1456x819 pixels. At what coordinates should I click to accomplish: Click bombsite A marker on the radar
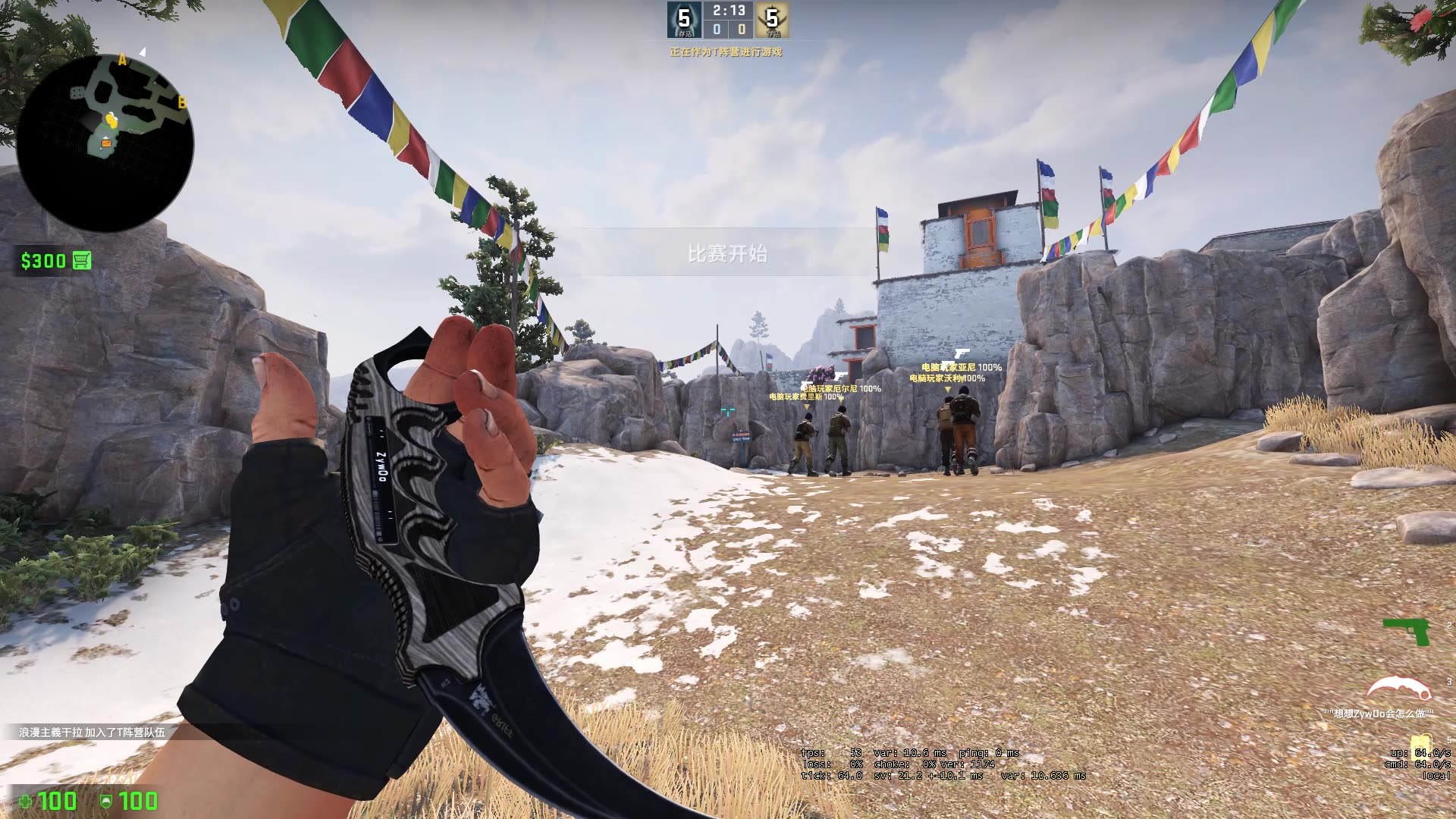(121, 57)
